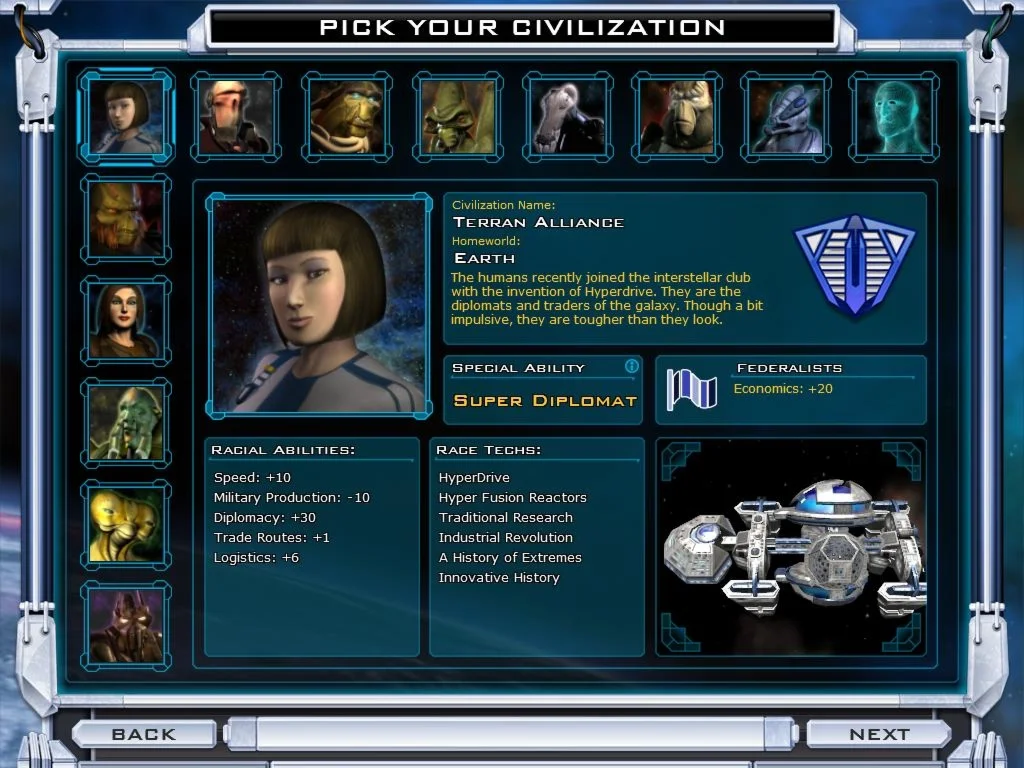Select the Terran woman with bob haircut
The height and width of the screenshot is (768, 1024).
[x=126, y=117]
